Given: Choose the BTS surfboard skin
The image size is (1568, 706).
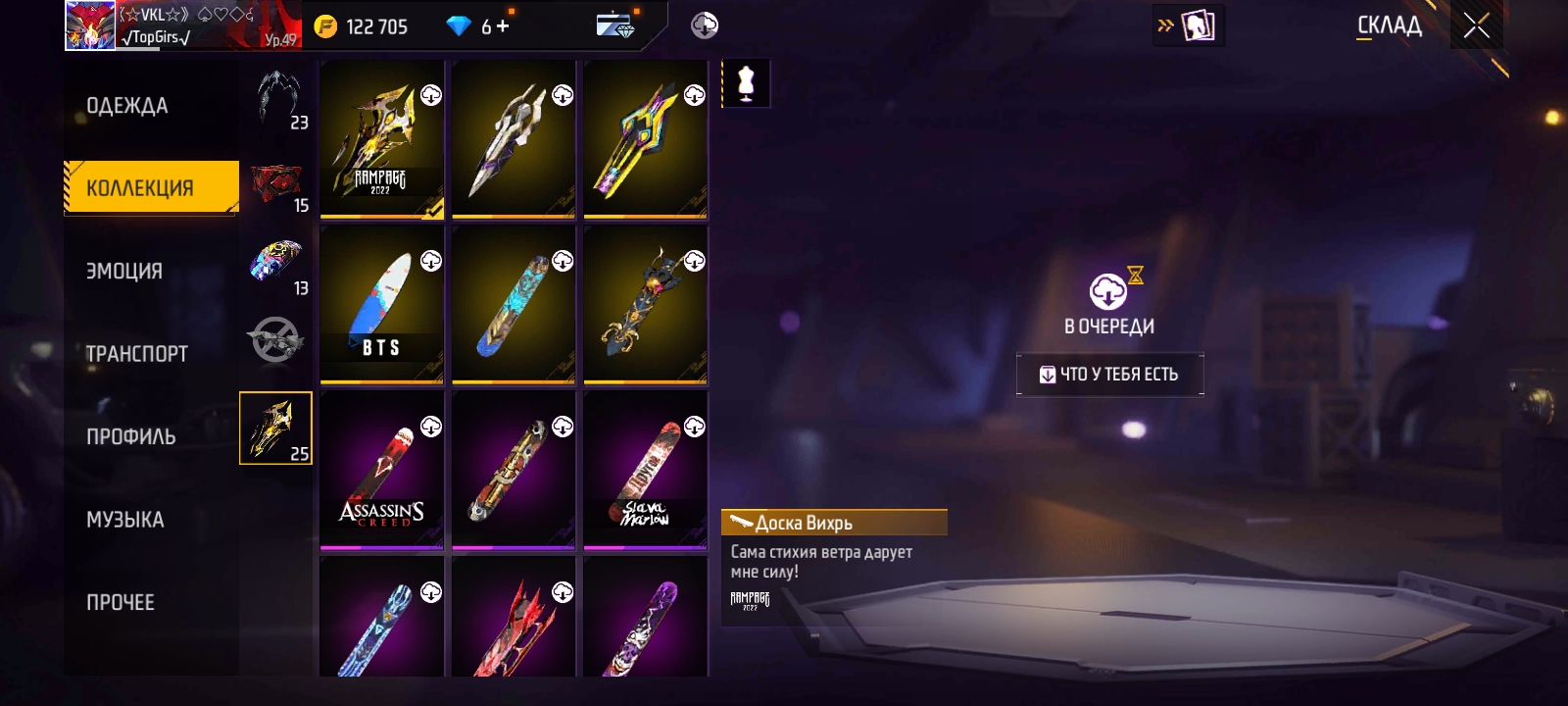Looking at the screenshot, I should [x=381, y=305].
